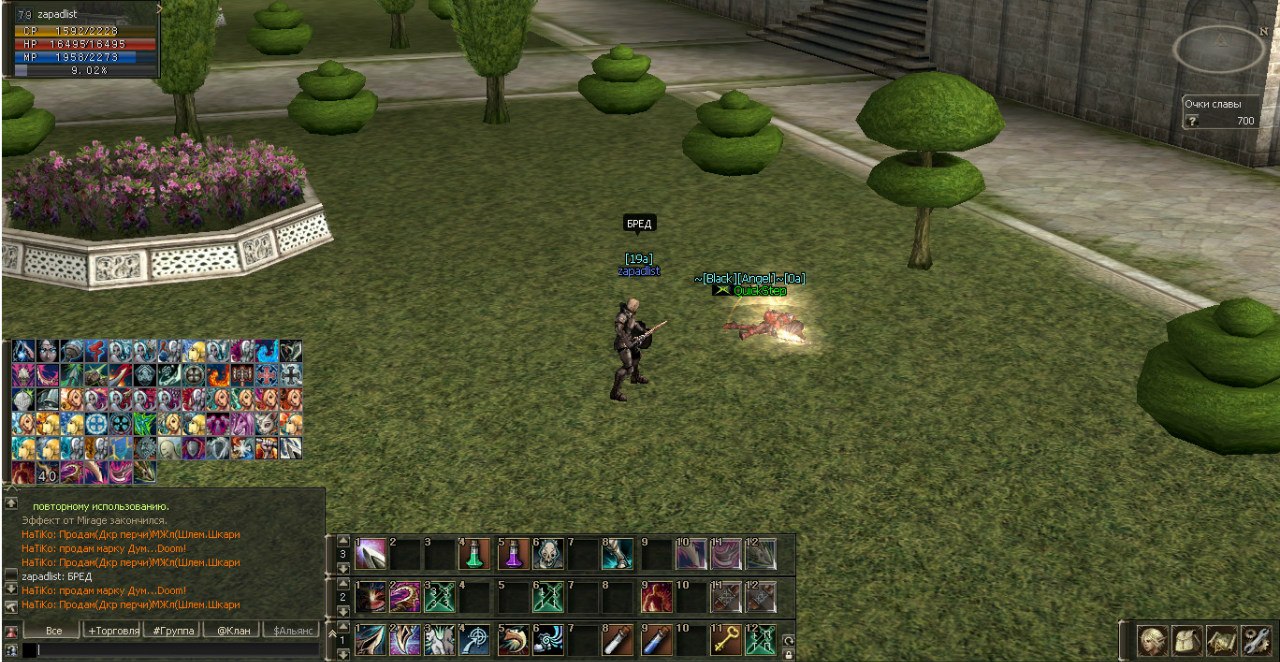
Task: Use the purple potion in hotbar slot
Action: (513, 555)
